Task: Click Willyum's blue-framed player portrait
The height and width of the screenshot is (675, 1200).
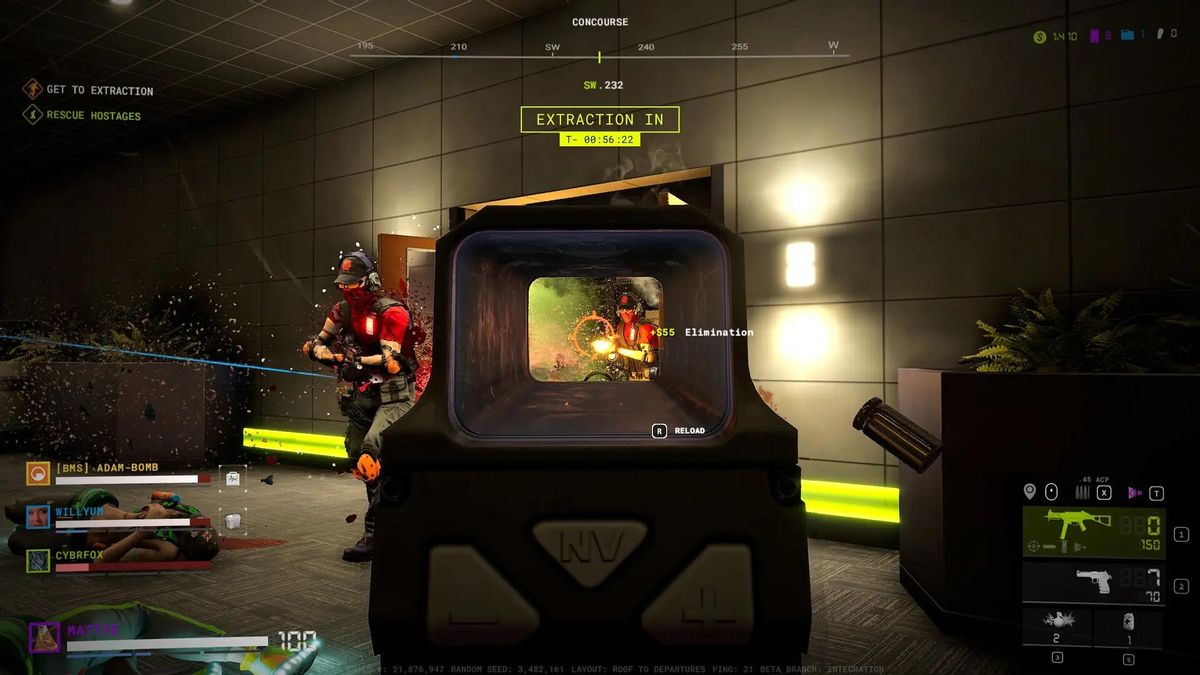Action: tap(39, 516)
